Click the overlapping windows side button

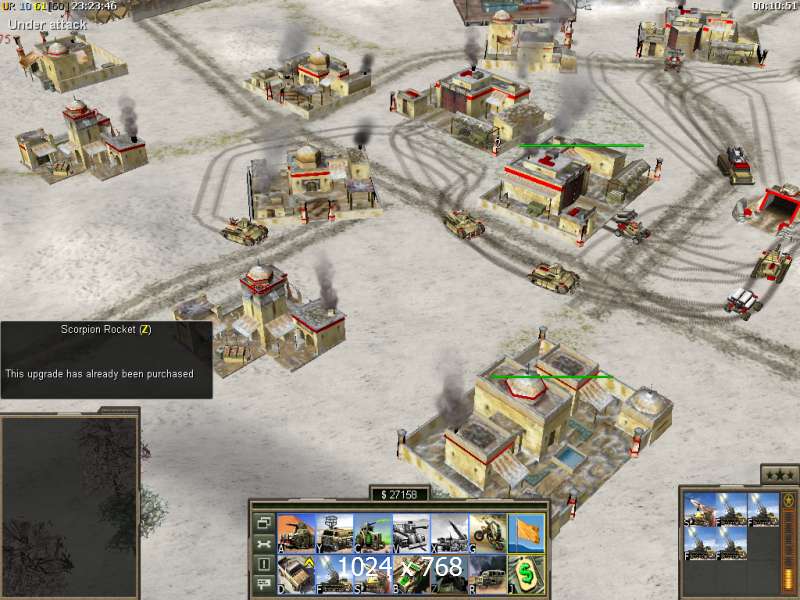(264, 522)
